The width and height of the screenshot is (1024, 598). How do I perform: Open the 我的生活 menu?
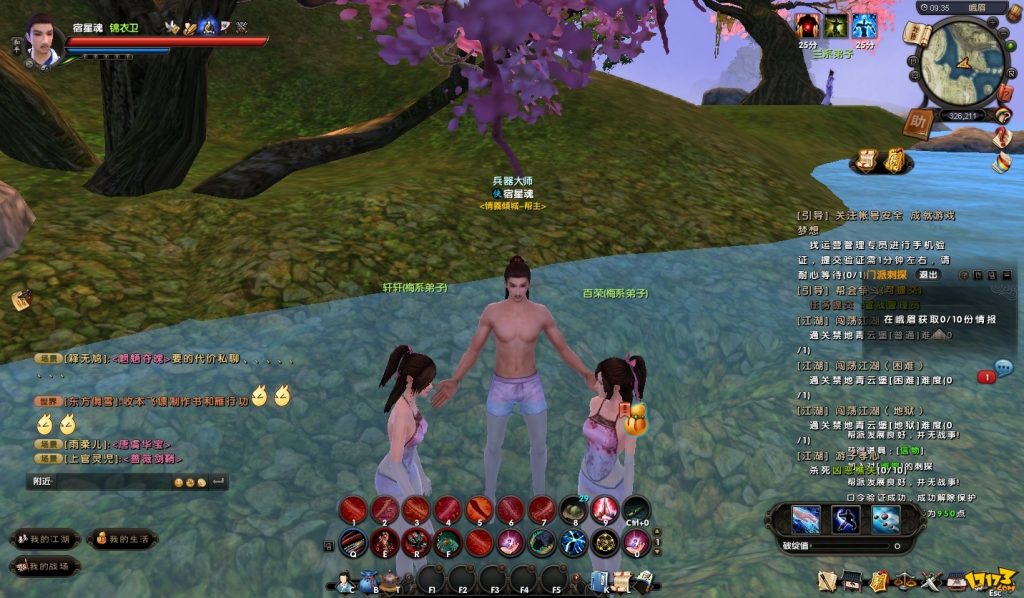(122, 539)
